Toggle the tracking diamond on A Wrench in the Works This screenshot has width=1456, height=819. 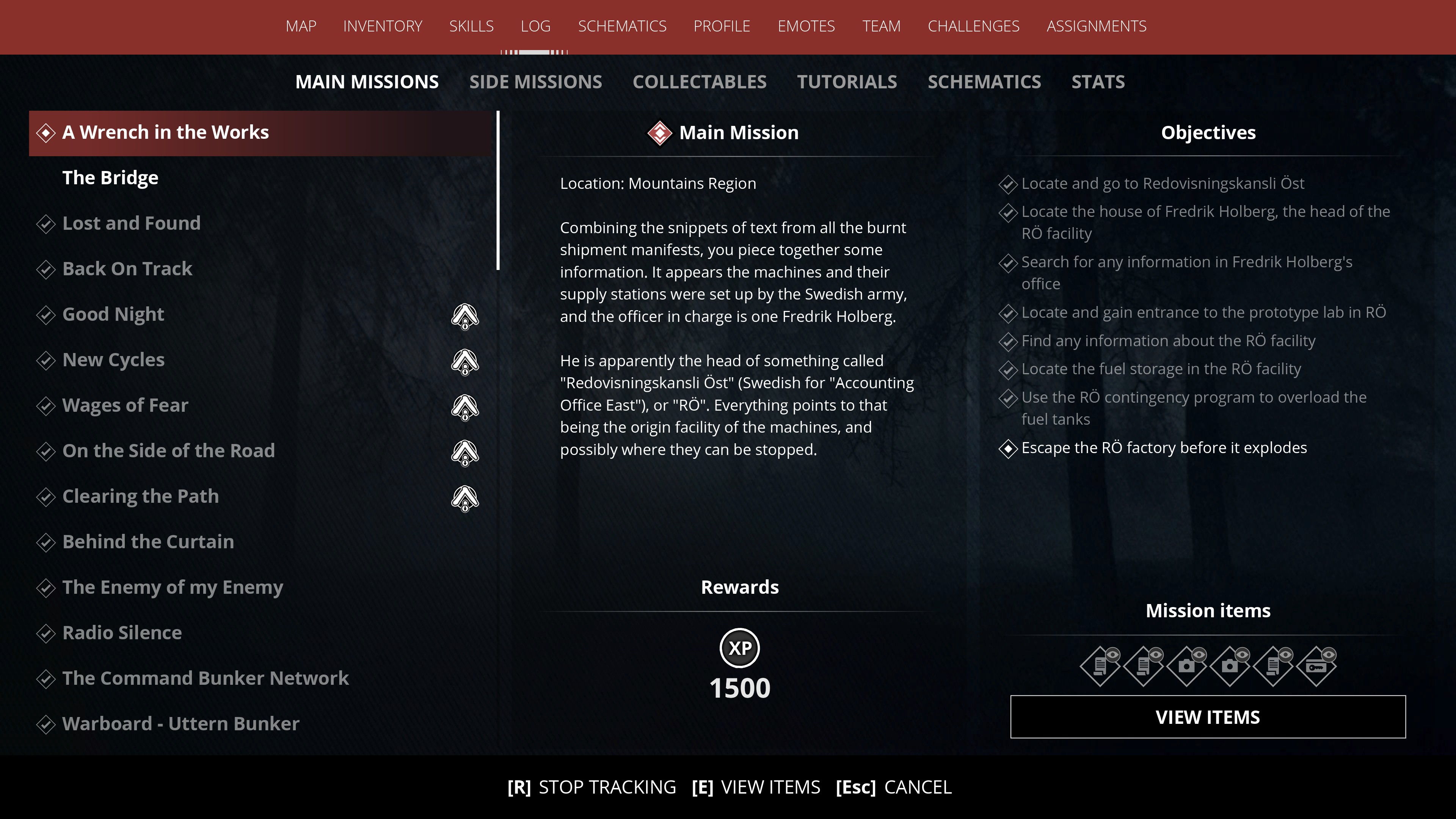point(46,133)
